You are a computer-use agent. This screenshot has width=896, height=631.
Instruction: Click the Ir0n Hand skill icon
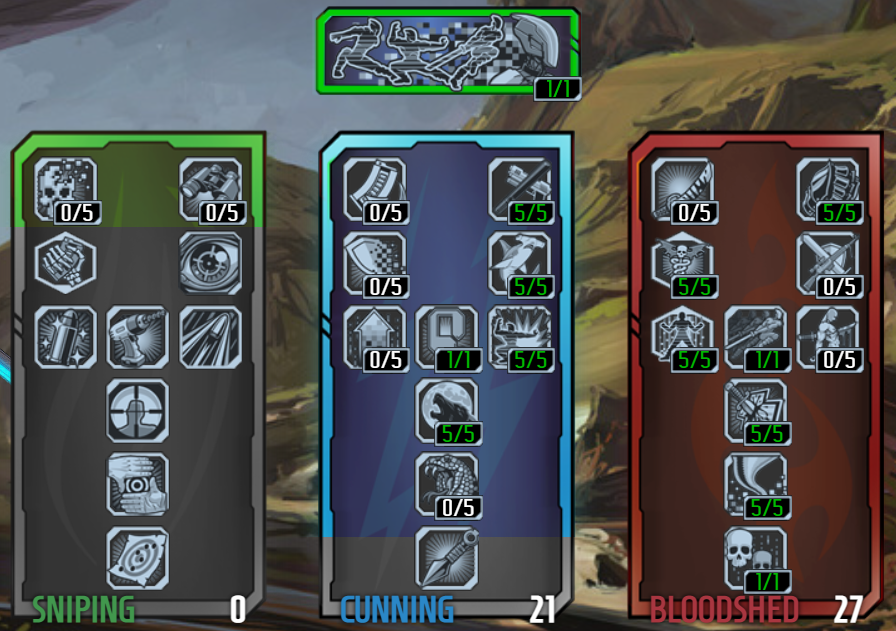point(828,188)
